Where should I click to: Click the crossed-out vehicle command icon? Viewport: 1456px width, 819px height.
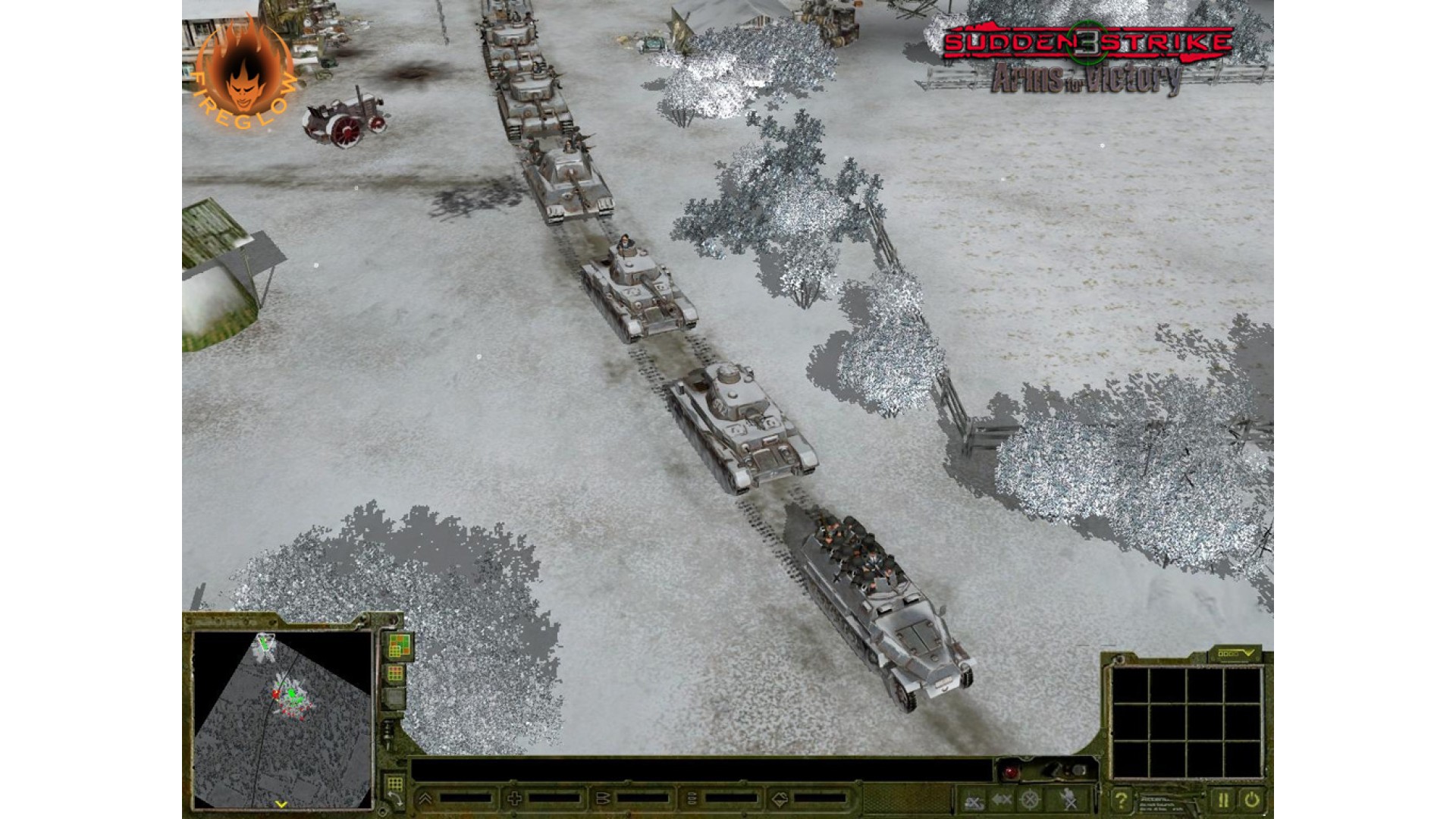coord(974,799)
